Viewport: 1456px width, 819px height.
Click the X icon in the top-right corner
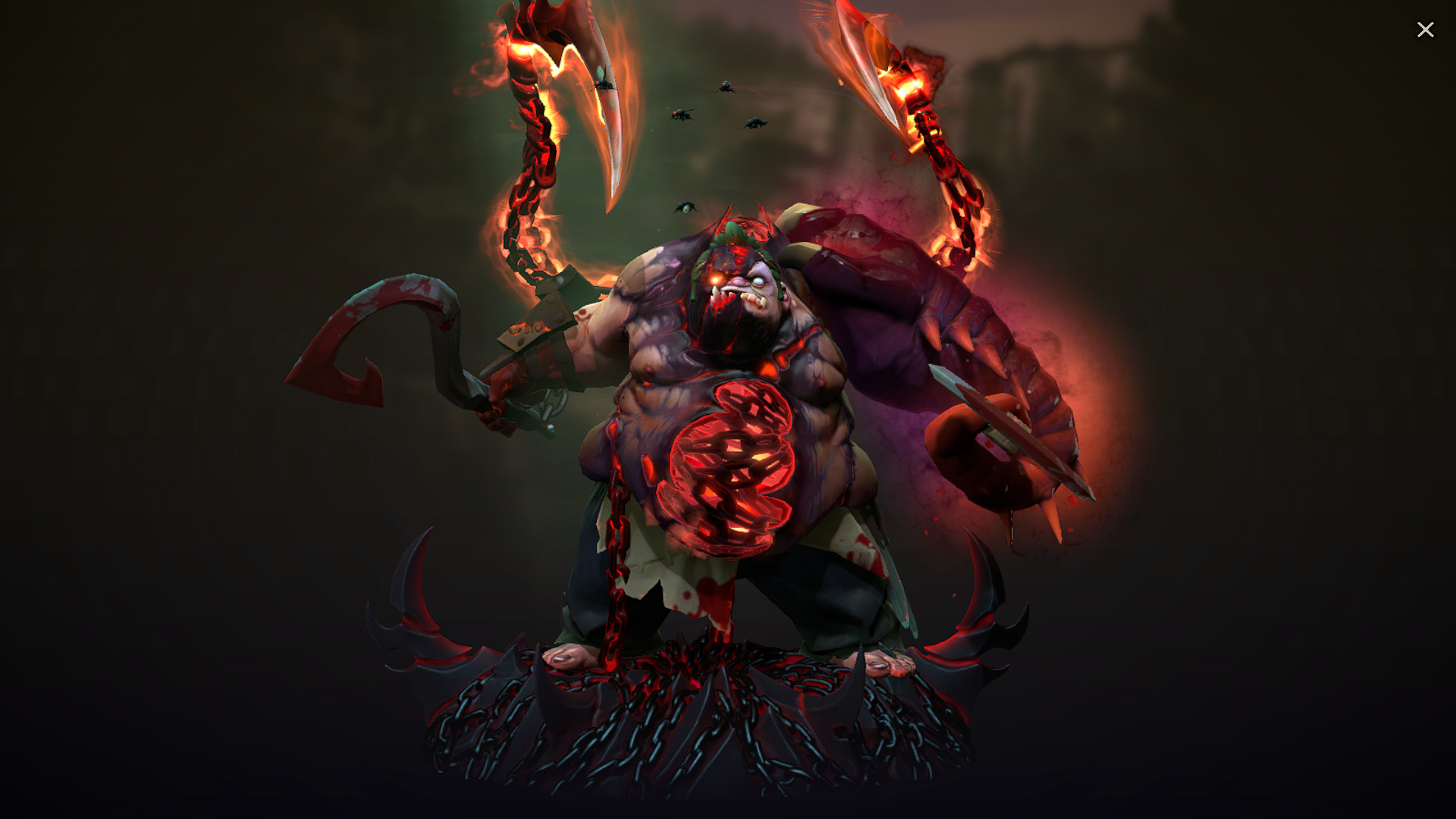click(x=1426, y=29)
